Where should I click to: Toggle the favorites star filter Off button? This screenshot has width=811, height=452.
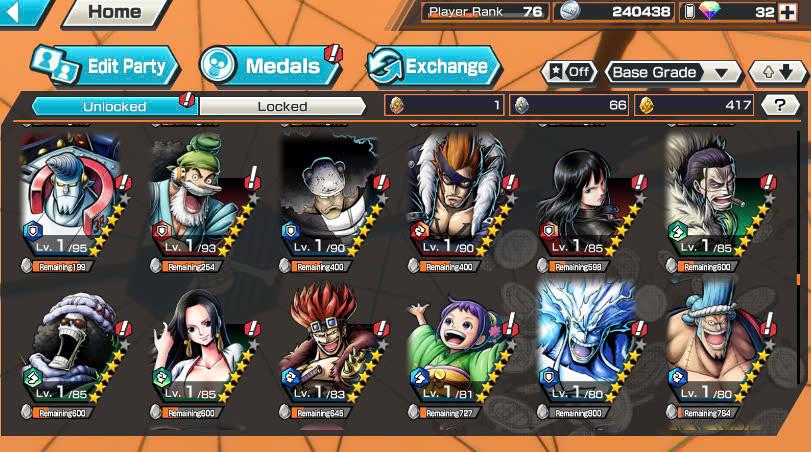pos(568,73)
